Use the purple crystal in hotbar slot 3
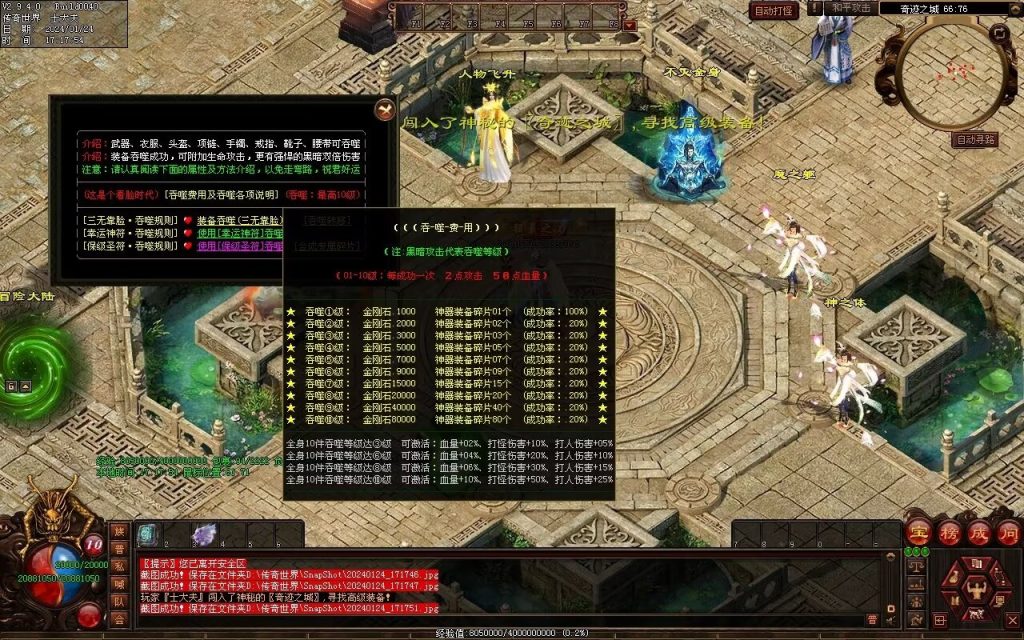 (x=204, y=535)
